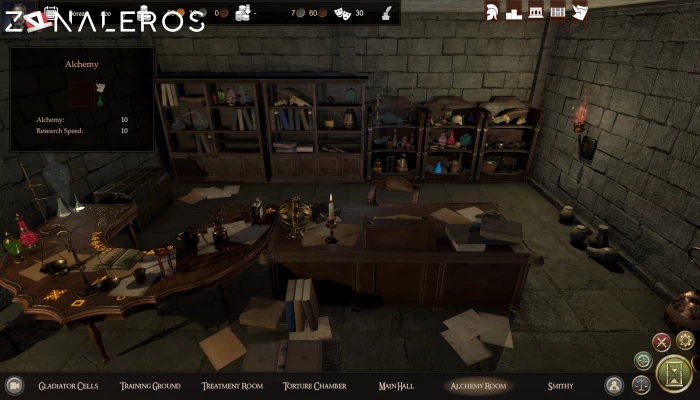The image size is (700, 400).
Task: Select the Alchemy Room tab
Action: pos(479,385)
